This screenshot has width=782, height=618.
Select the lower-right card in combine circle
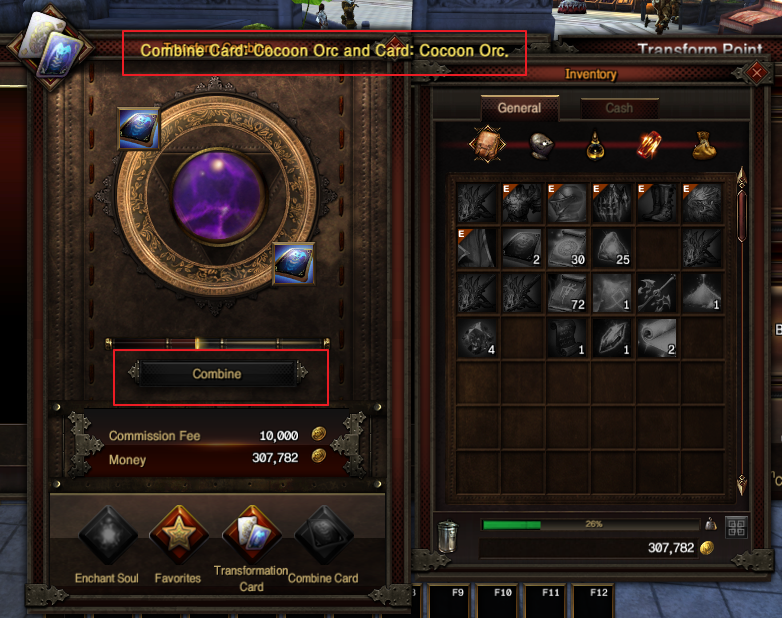[294, 264]
